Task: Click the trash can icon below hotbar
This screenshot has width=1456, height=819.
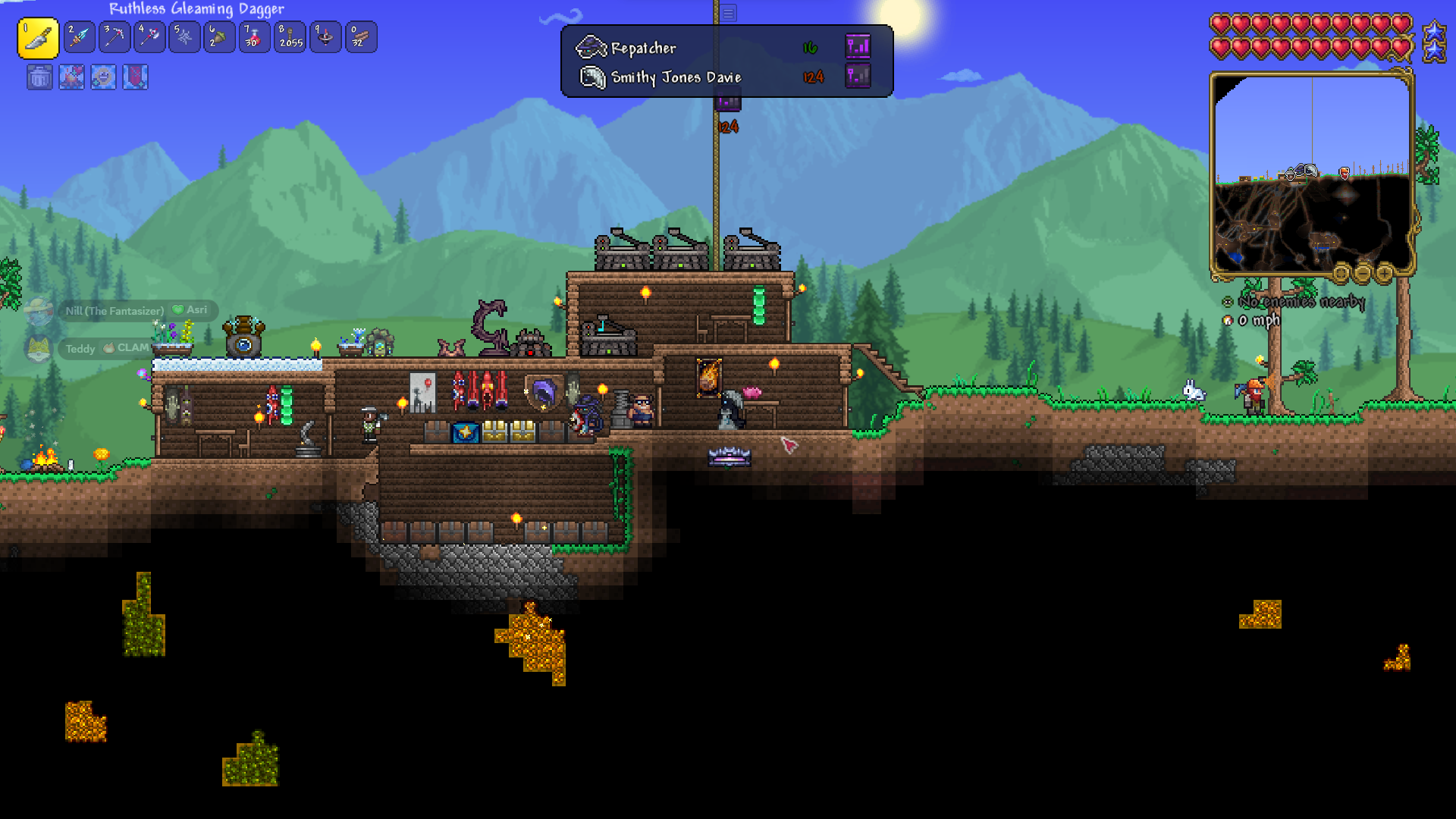Action: 40,77
